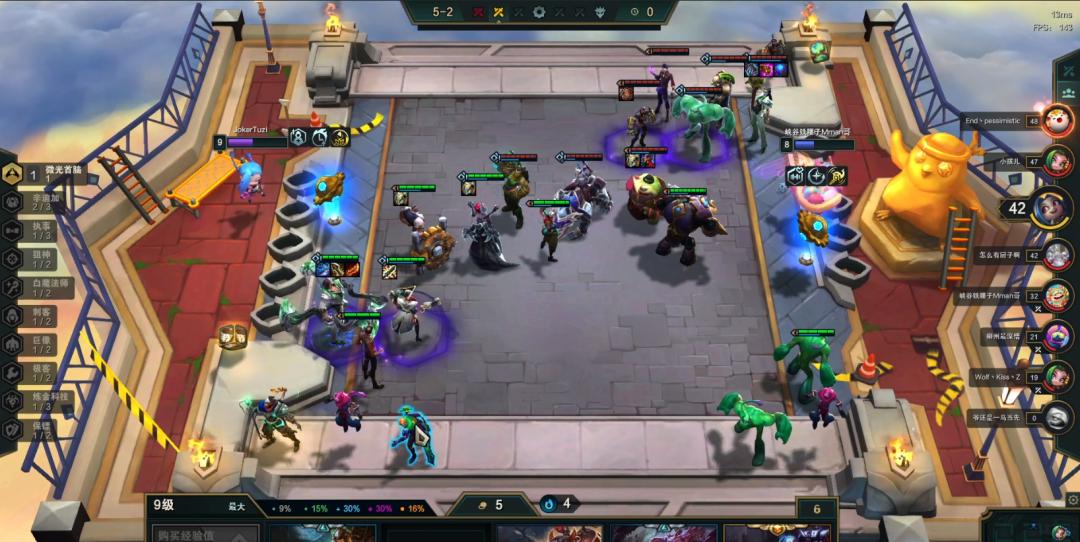Select the 白魔法师 trait row
The width and height of the screenshot is (1080, 542).
[44, 287]
